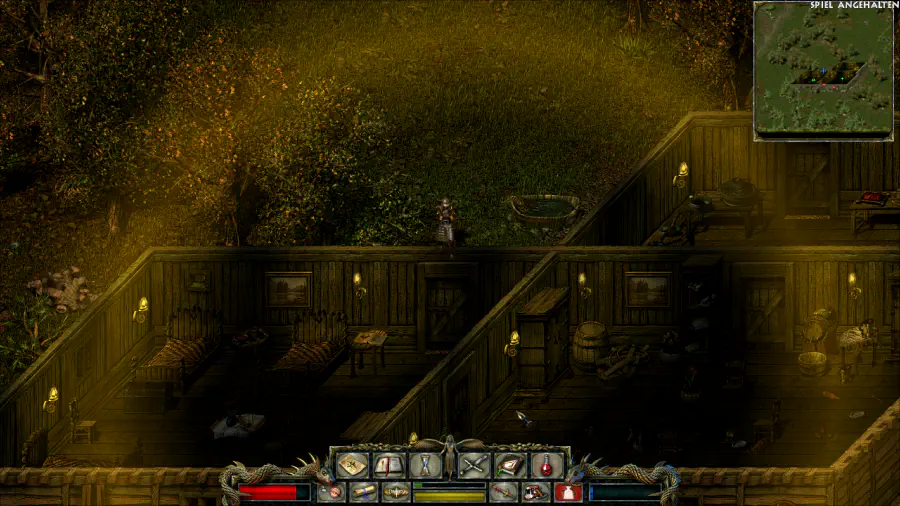Open the spellbook with quill icon
Image resolution: width=900 pixels, height=506 pixels.
coord(509,465)
